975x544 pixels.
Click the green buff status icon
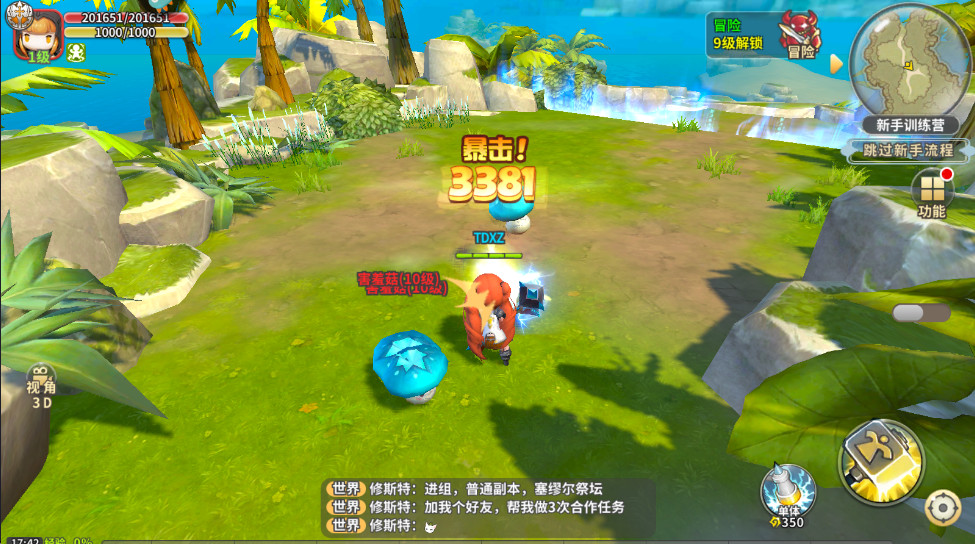75,53
